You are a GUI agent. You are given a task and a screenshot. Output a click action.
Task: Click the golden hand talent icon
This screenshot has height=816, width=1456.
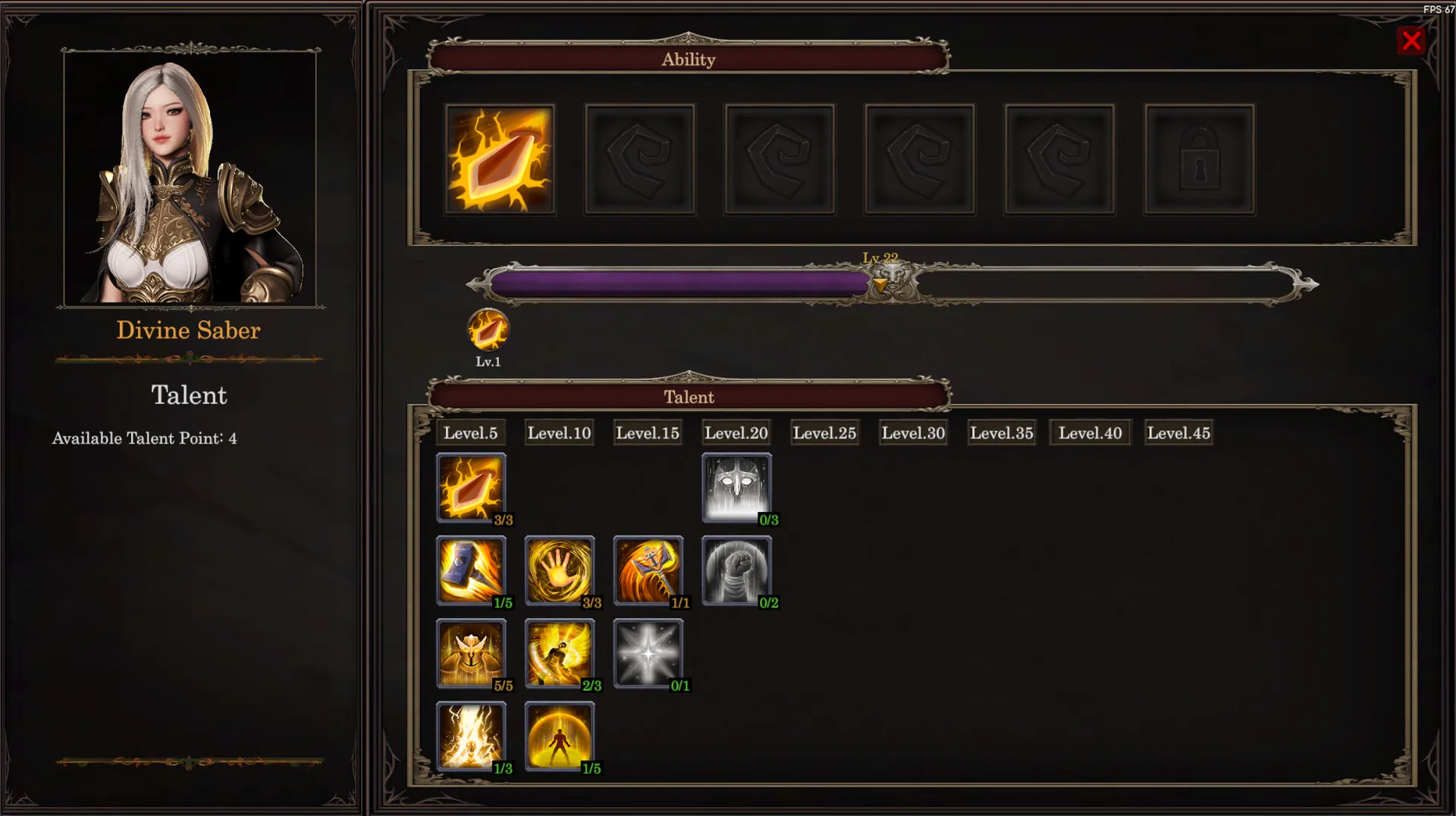click(560, 570)
